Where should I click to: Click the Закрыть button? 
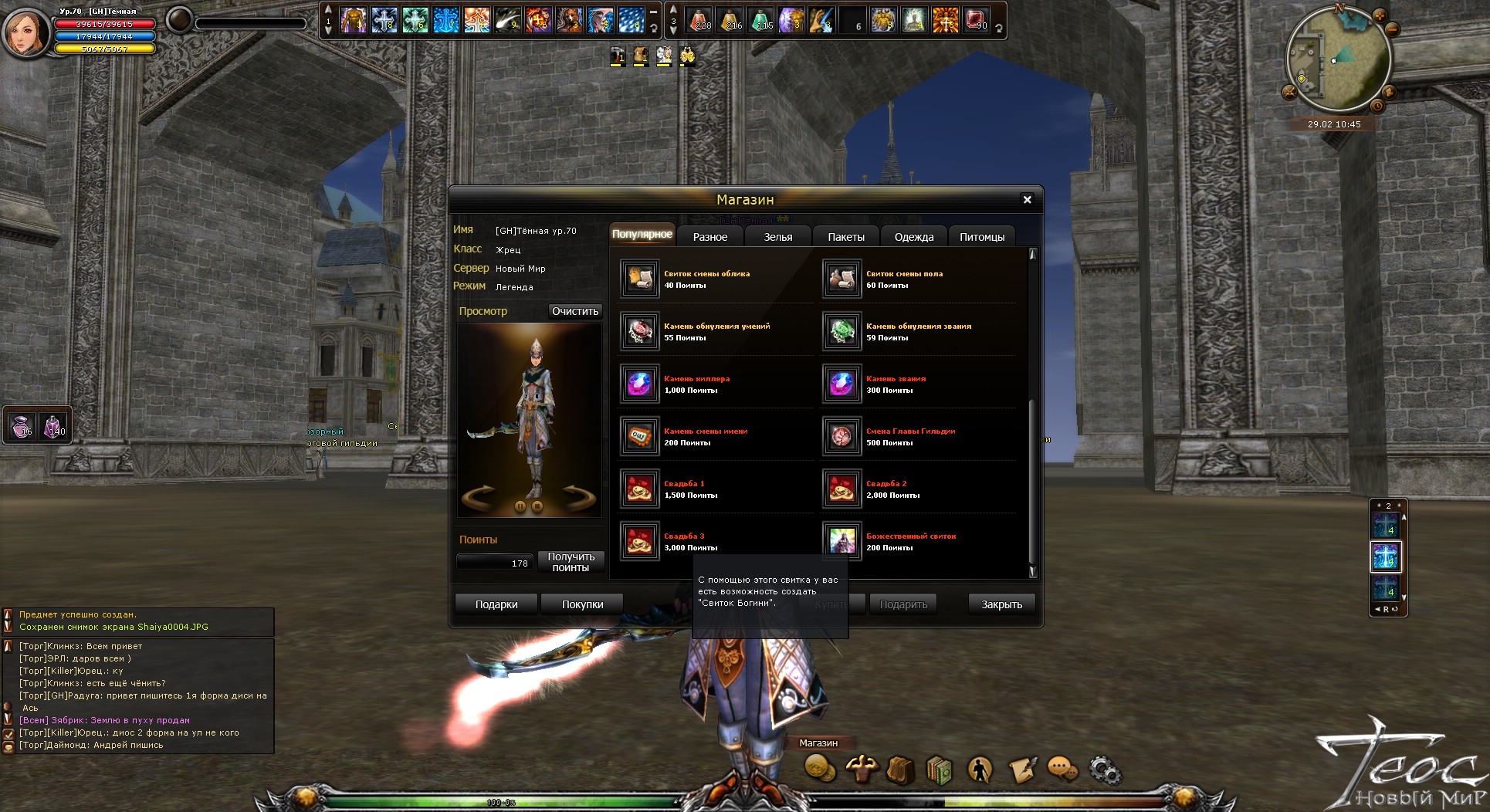[1001, 604]
